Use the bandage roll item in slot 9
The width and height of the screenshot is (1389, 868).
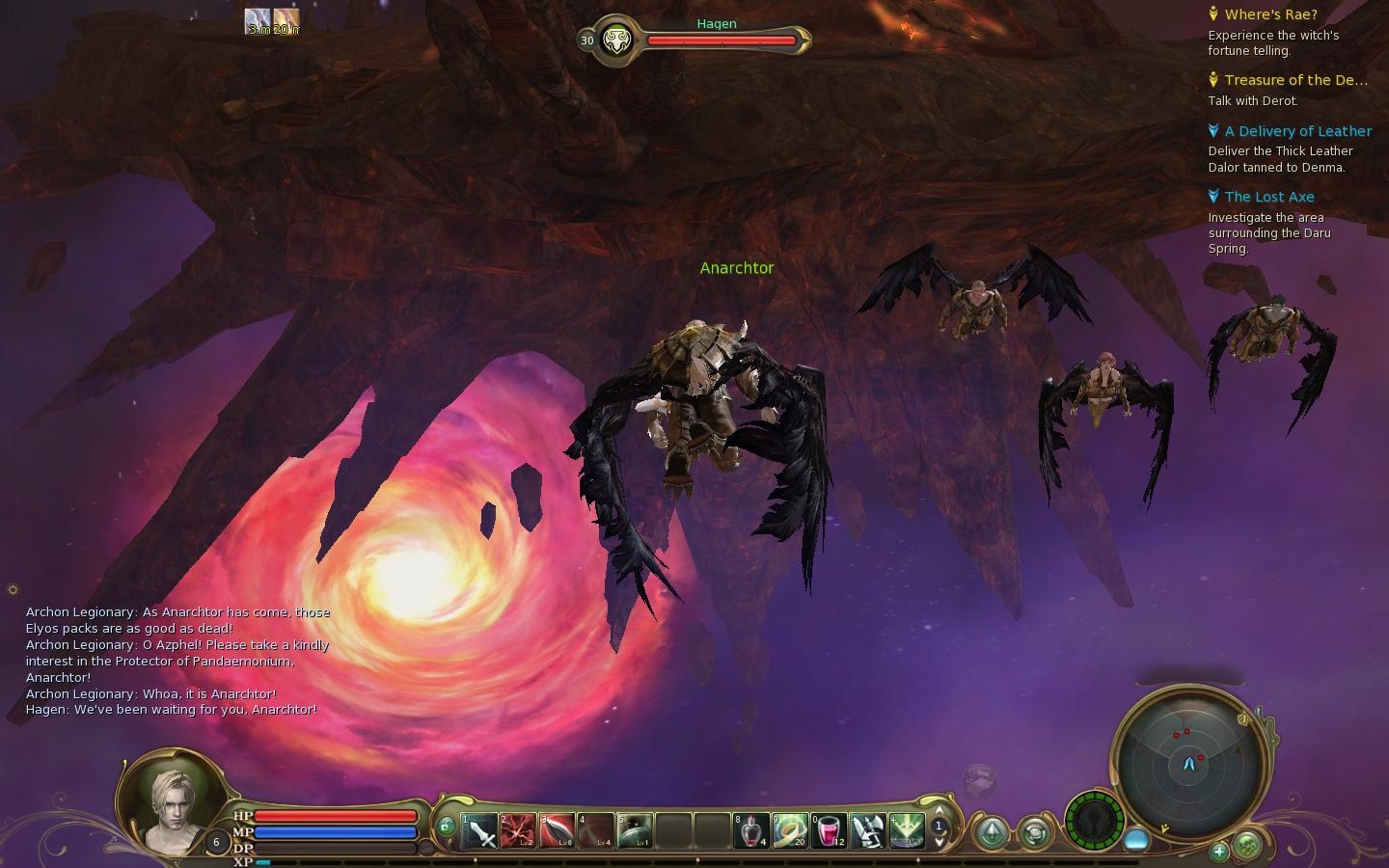pos(790,830)
